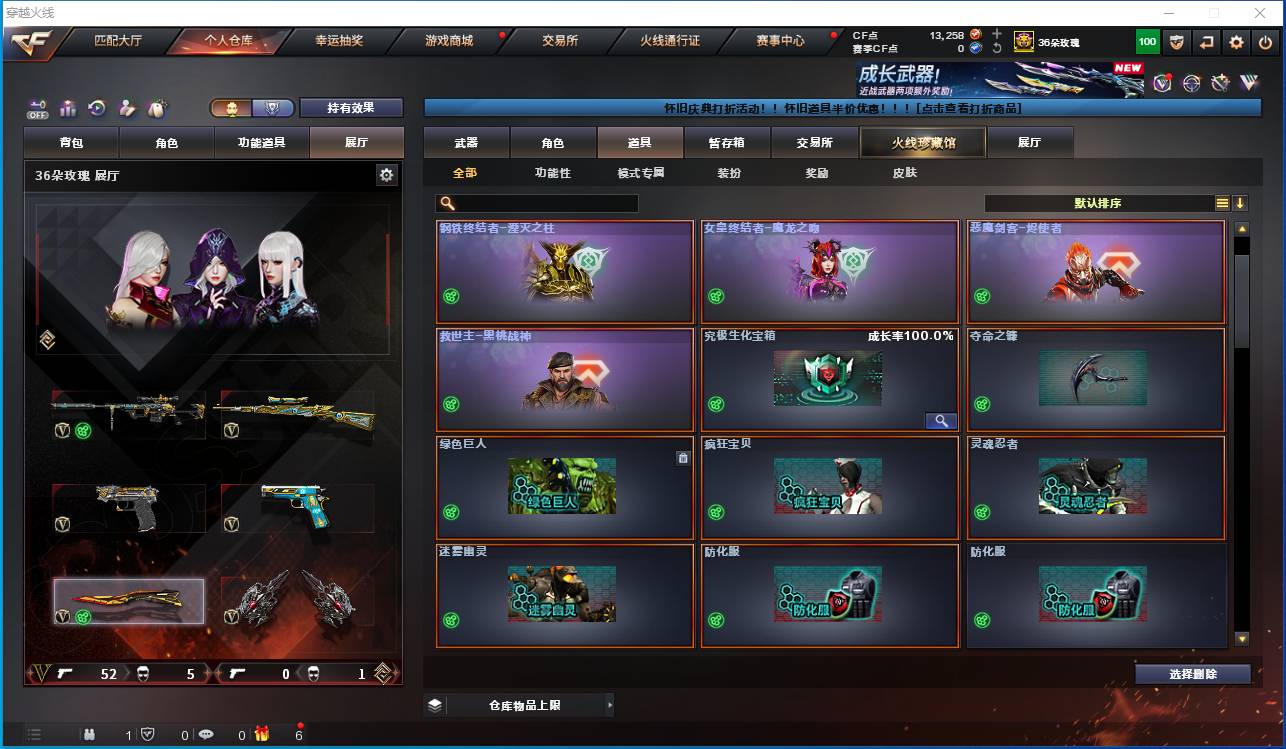The image size is (1286, 749).
Task: Click the plus icon to recharge CF points
Action: tap(997, 34)
